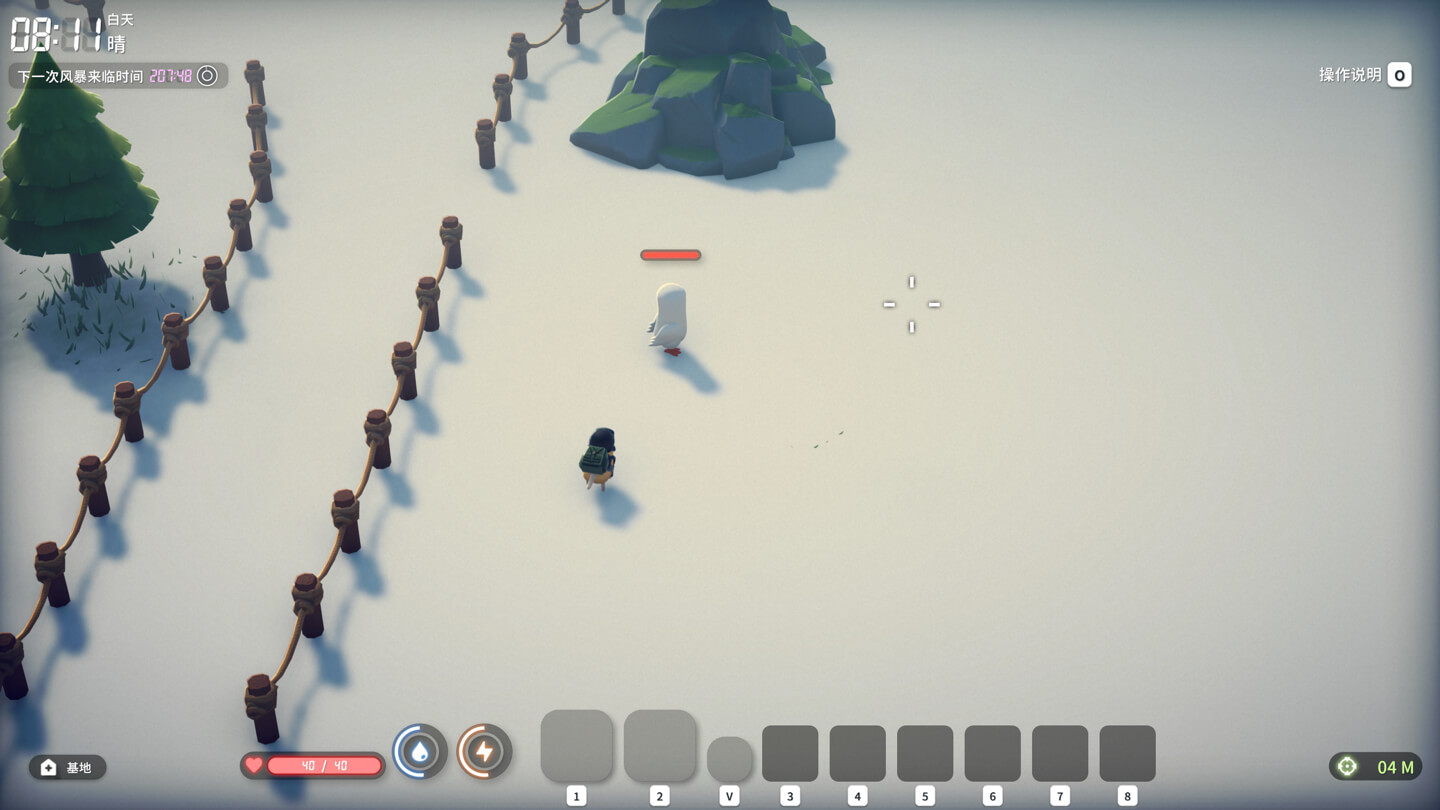This screenshot has height=810, width=1440.
Task: Toggle the storm countdown 207:48 display
Action: [x=173, y=75]
